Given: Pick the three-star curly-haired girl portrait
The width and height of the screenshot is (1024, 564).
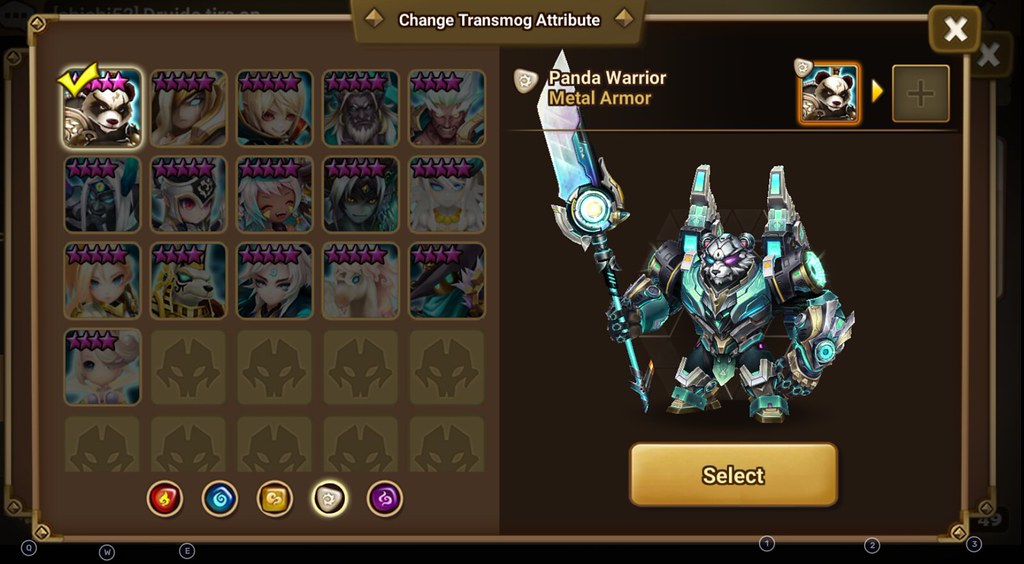Looking at the screenshot, I should [x=103, y=366].
